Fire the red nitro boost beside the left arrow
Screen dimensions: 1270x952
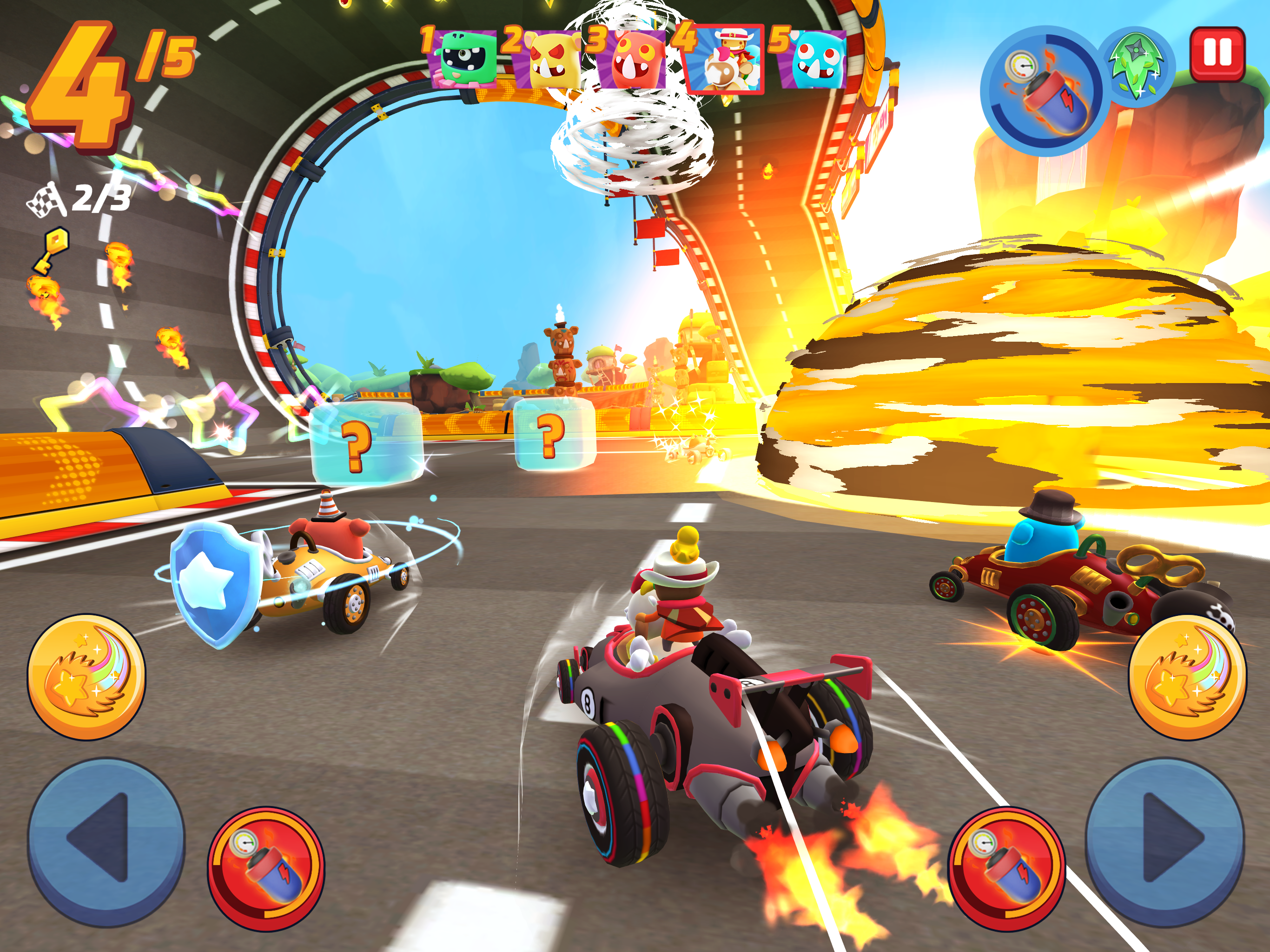(266, 869)
